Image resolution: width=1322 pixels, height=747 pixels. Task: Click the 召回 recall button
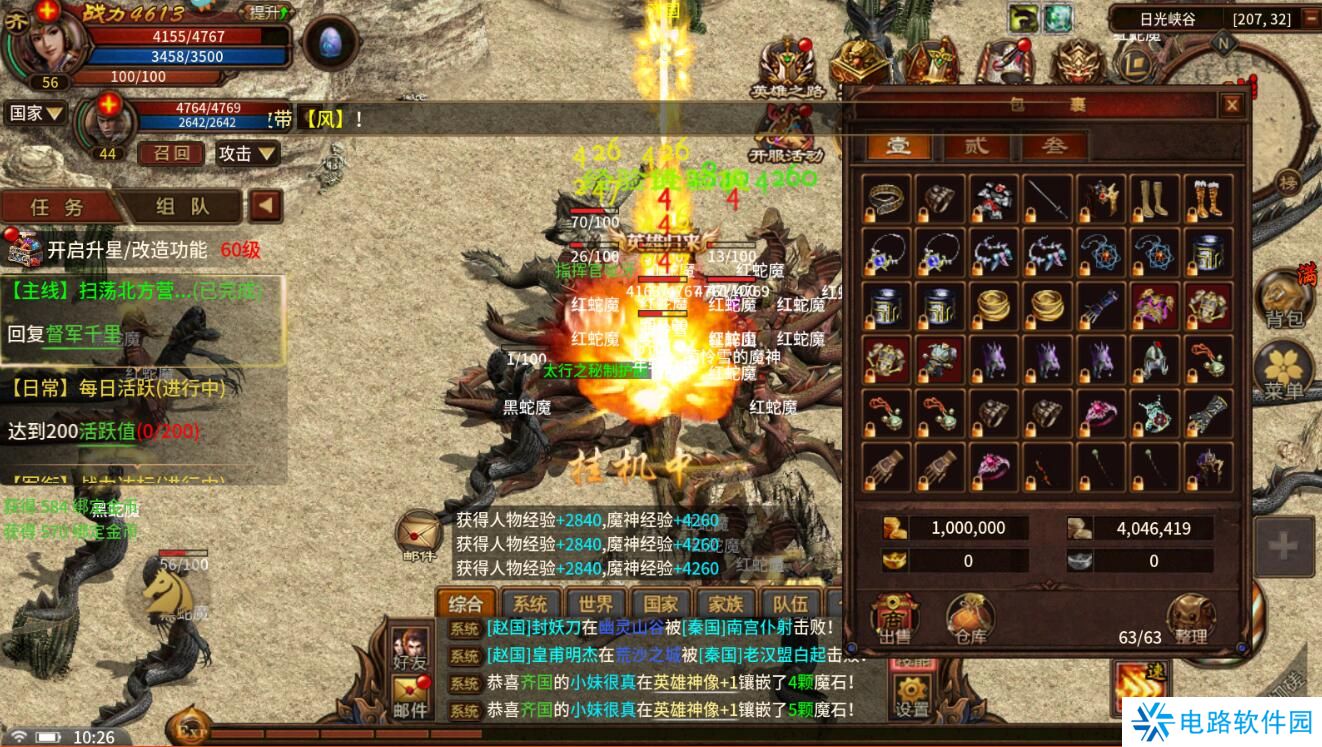point(170,153)
